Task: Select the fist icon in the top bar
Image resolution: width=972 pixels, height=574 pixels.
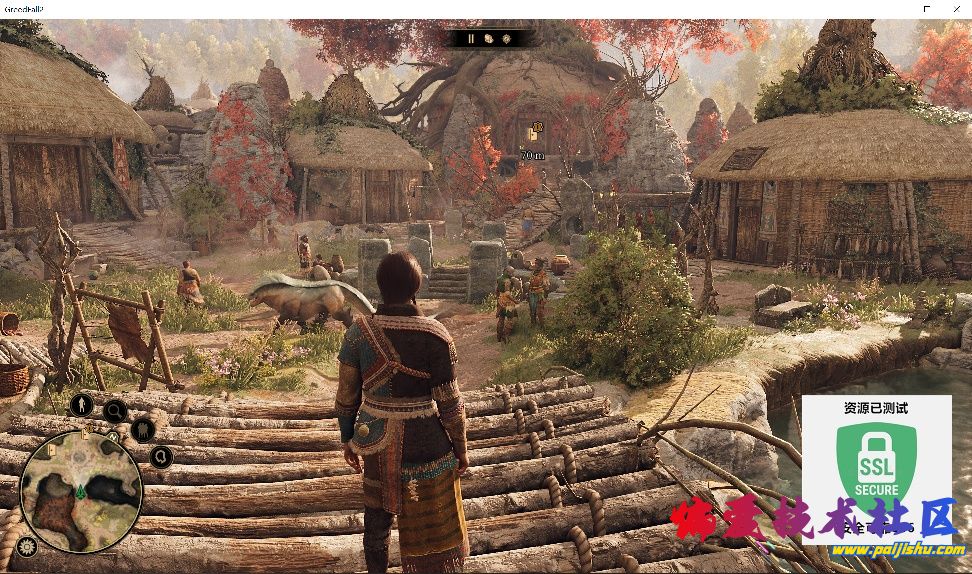Action: tap(489, 39)
